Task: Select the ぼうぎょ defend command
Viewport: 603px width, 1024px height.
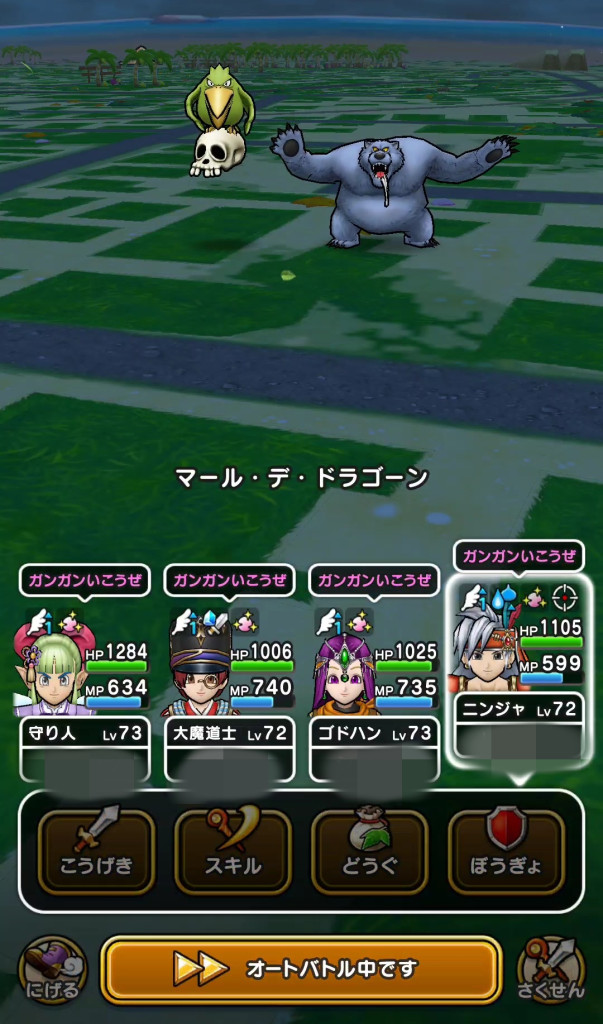Action: 506,851
